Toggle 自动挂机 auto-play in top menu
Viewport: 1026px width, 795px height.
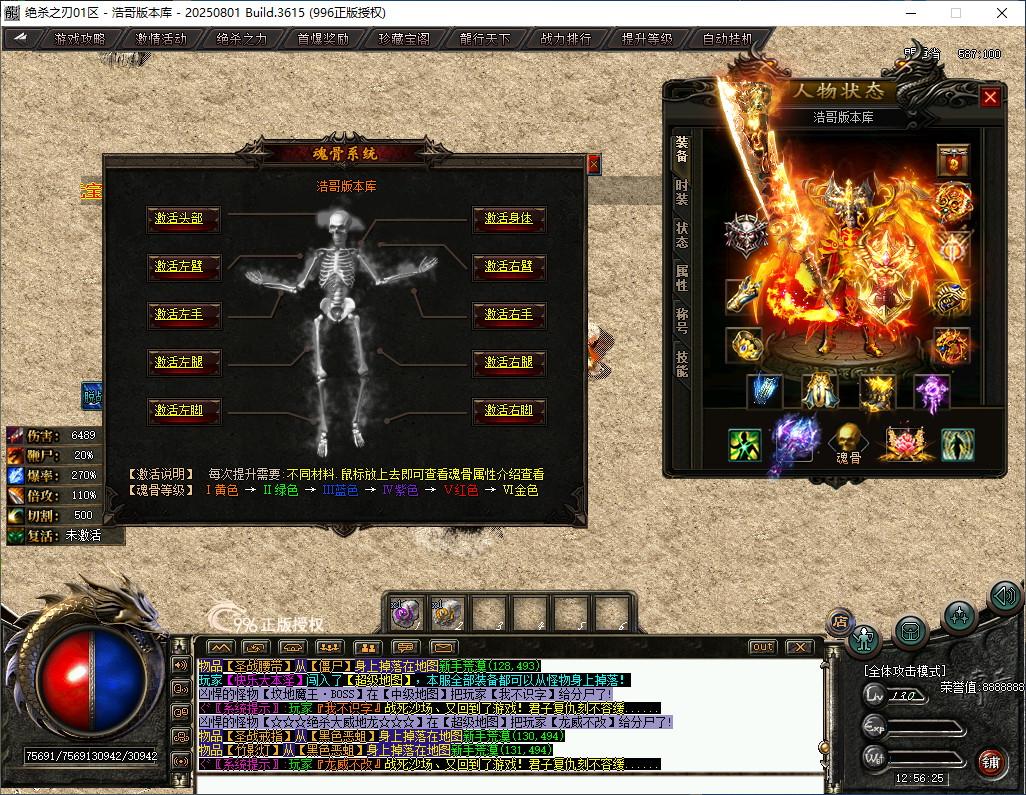pyautogui.click(x=728, y=40)
